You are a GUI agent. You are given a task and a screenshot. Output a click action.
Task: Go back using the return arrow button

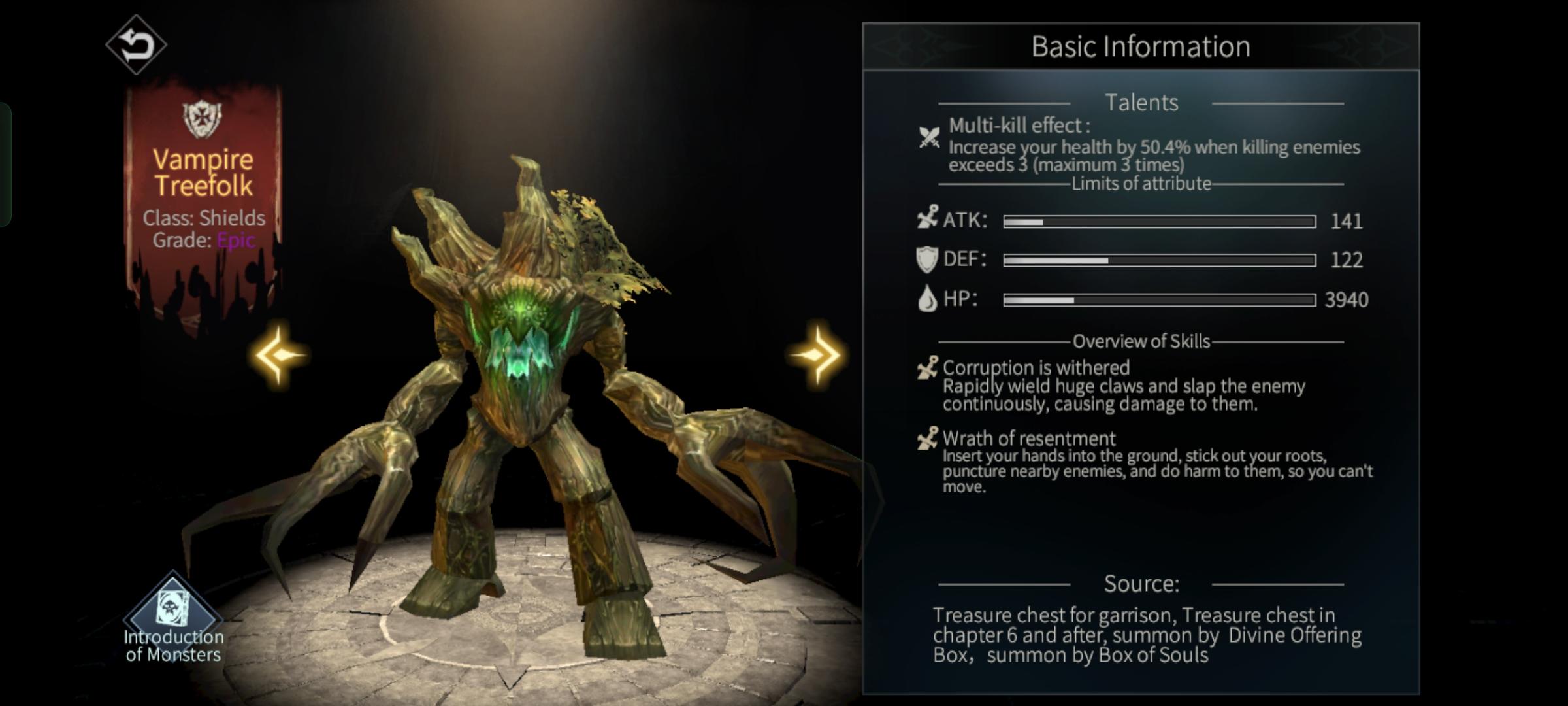[136, 45]
